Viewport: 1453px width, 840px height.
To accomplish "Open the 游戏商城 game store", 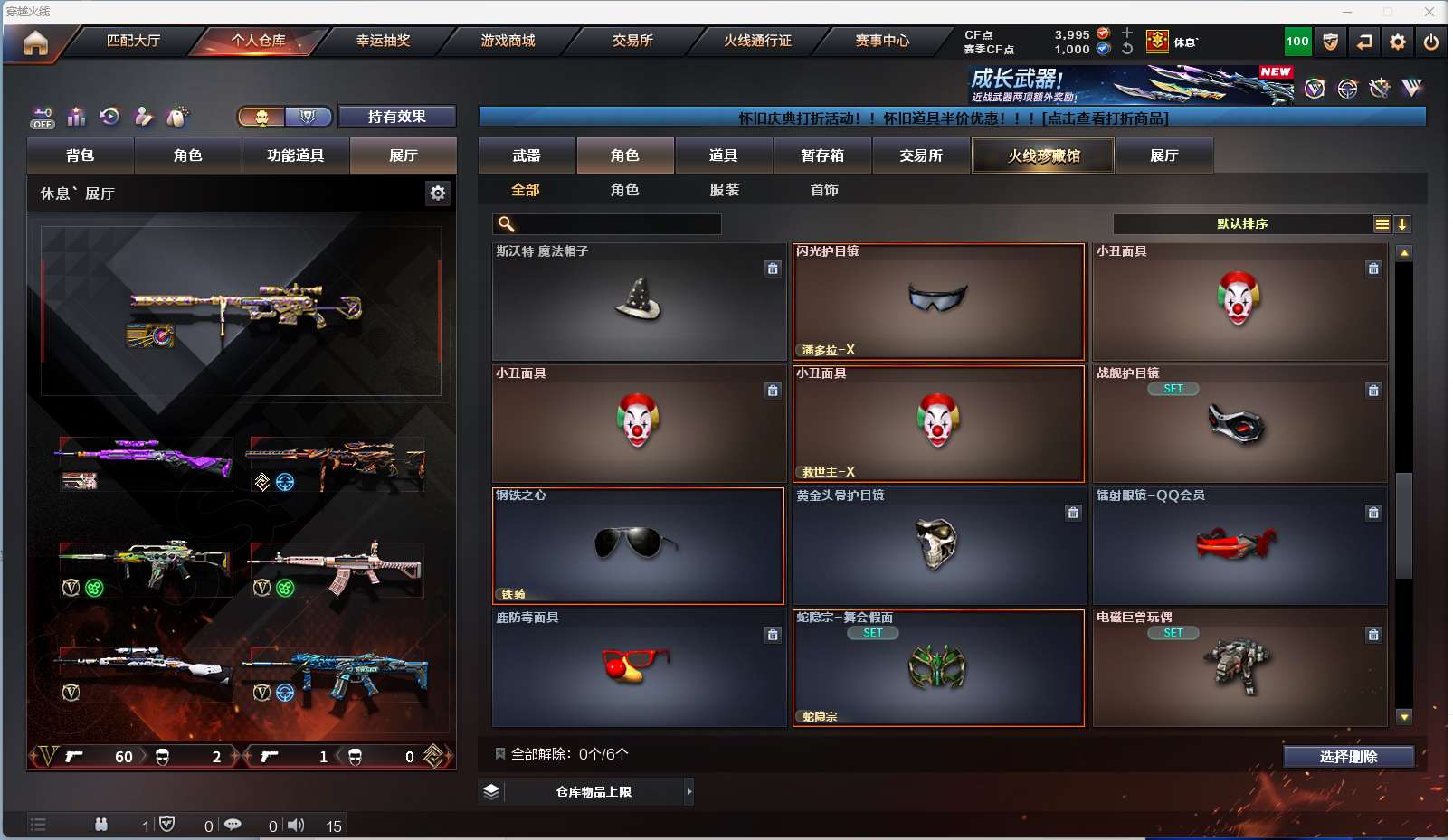I will 508,41.
